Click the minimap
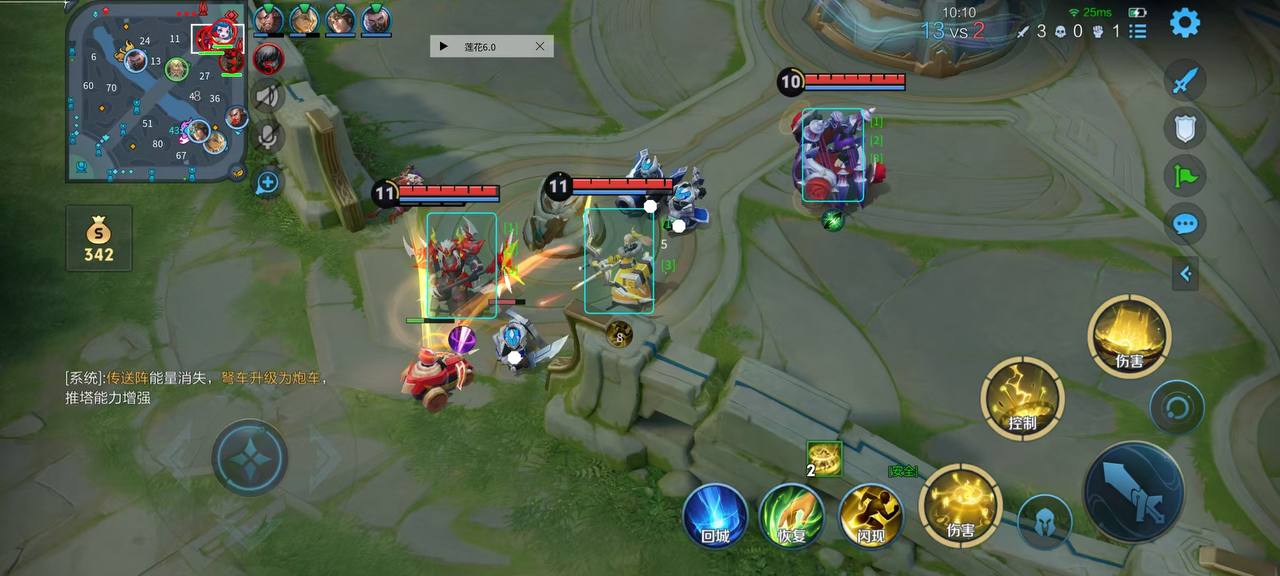1280x576 pixels. 157,91
